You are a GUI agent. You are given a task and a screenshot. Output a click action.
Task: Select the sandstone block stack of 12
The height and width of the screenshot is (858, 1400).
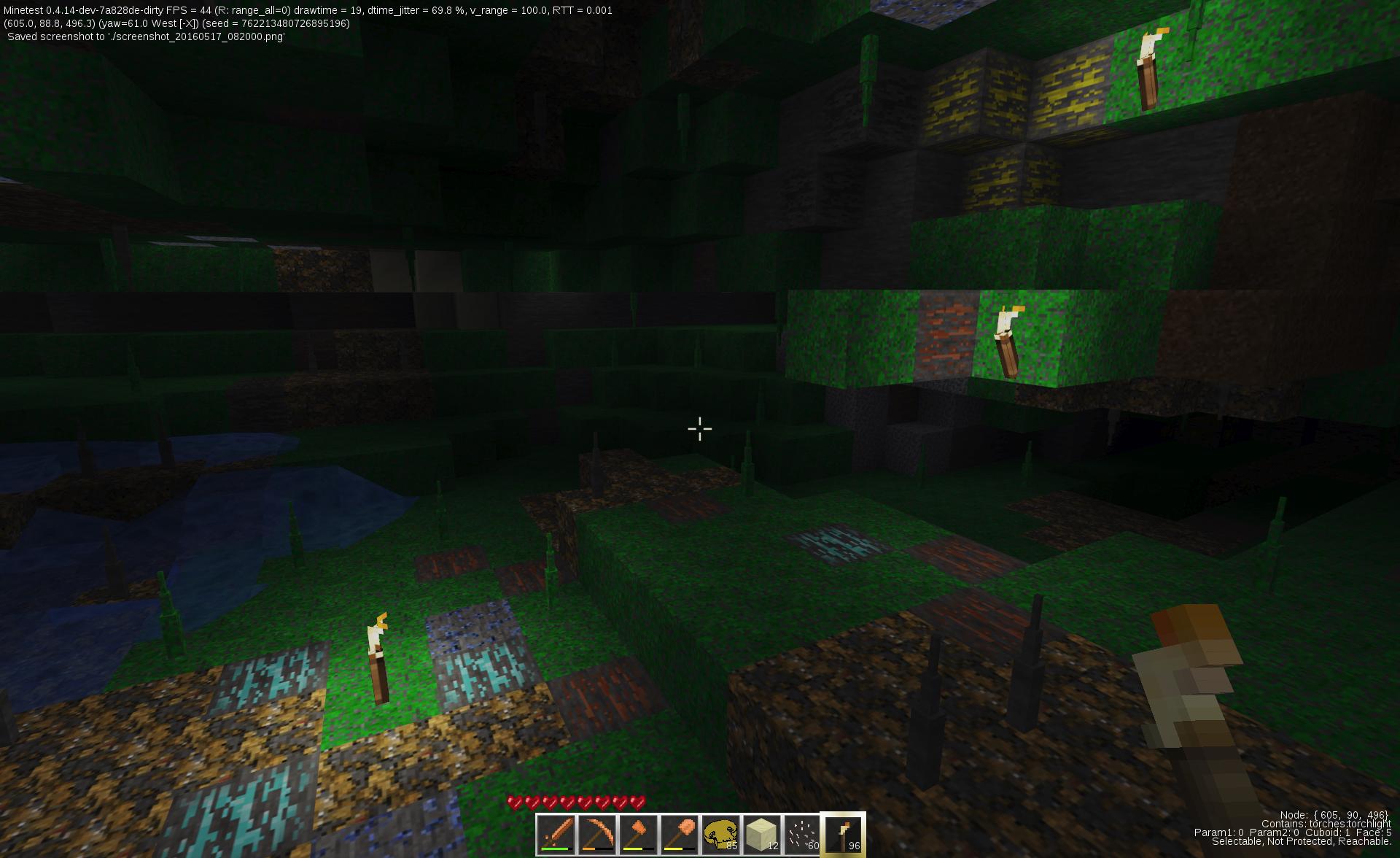761,835
